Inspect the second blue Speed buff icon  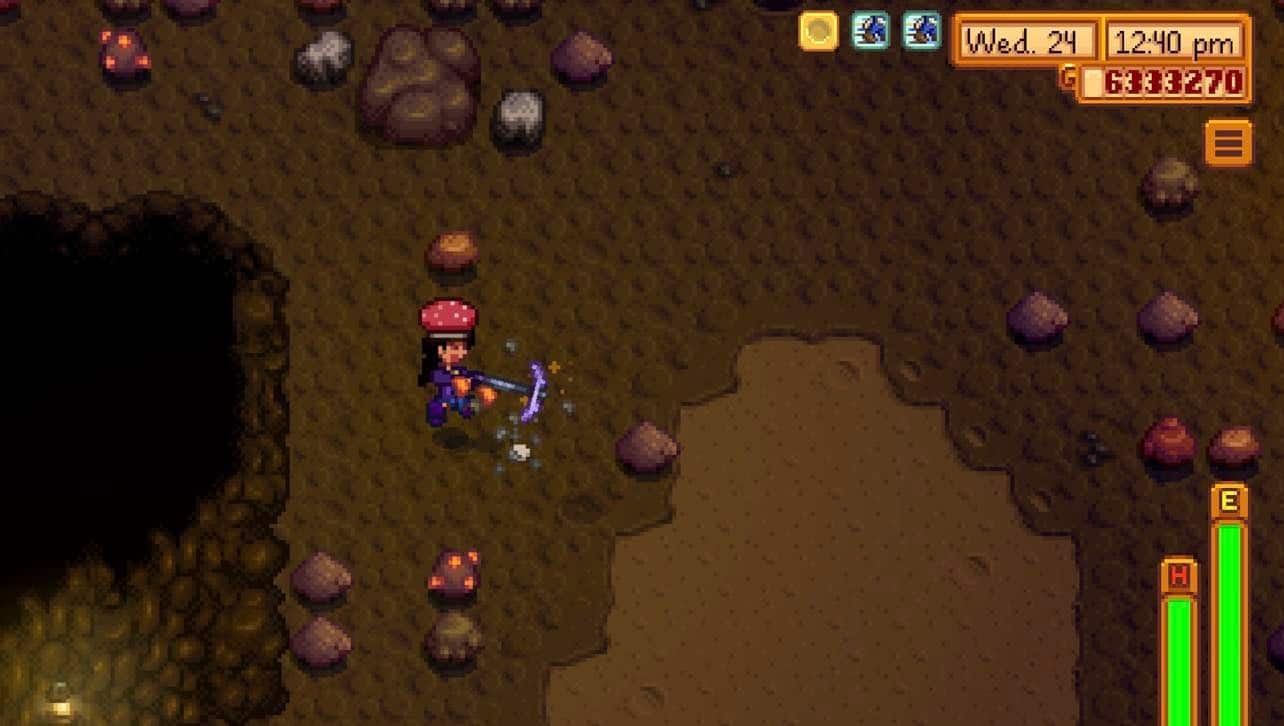pos(919,30)
